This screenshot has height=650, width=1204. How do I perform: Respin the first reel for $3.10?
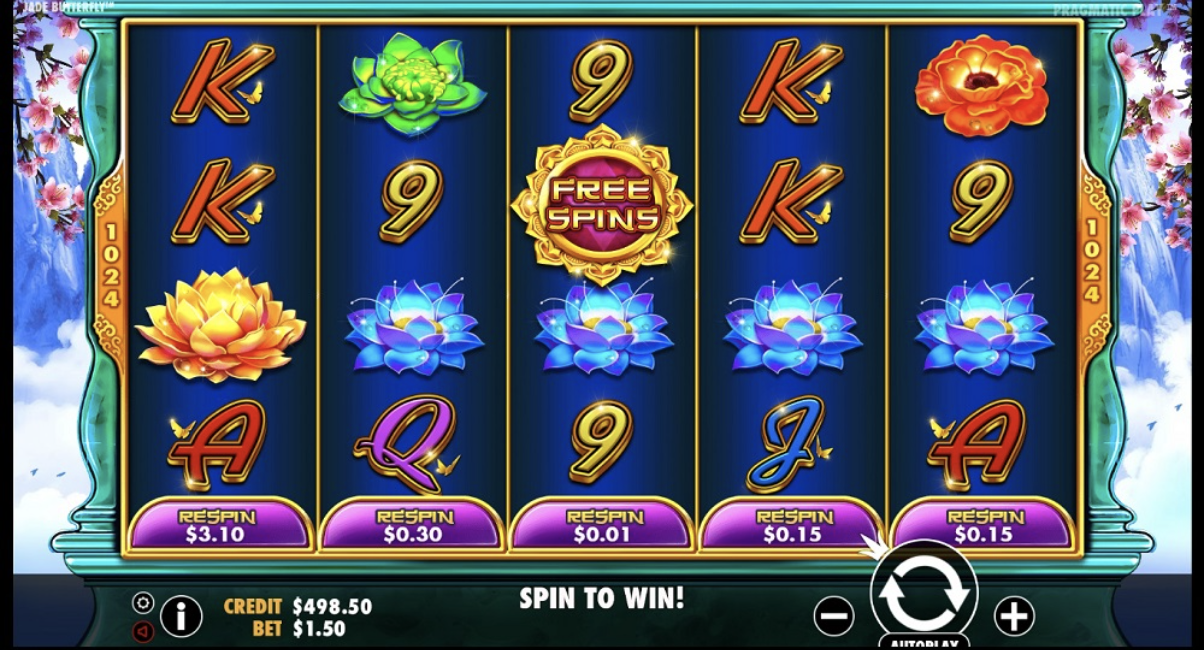[x=217, y=525]
